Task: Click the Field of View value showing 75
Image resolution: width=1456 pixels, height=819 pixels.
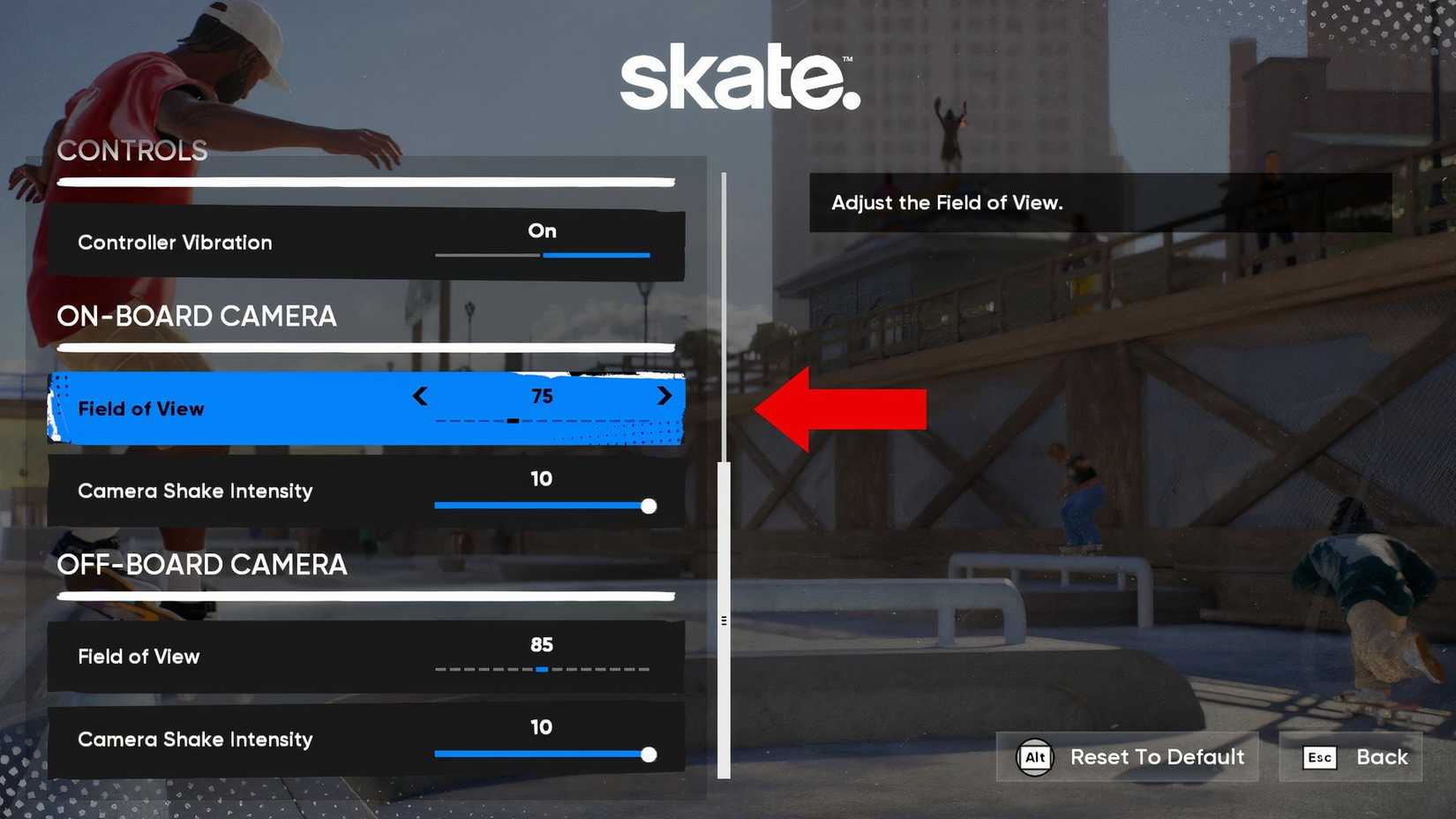Action: coord(544,396)
